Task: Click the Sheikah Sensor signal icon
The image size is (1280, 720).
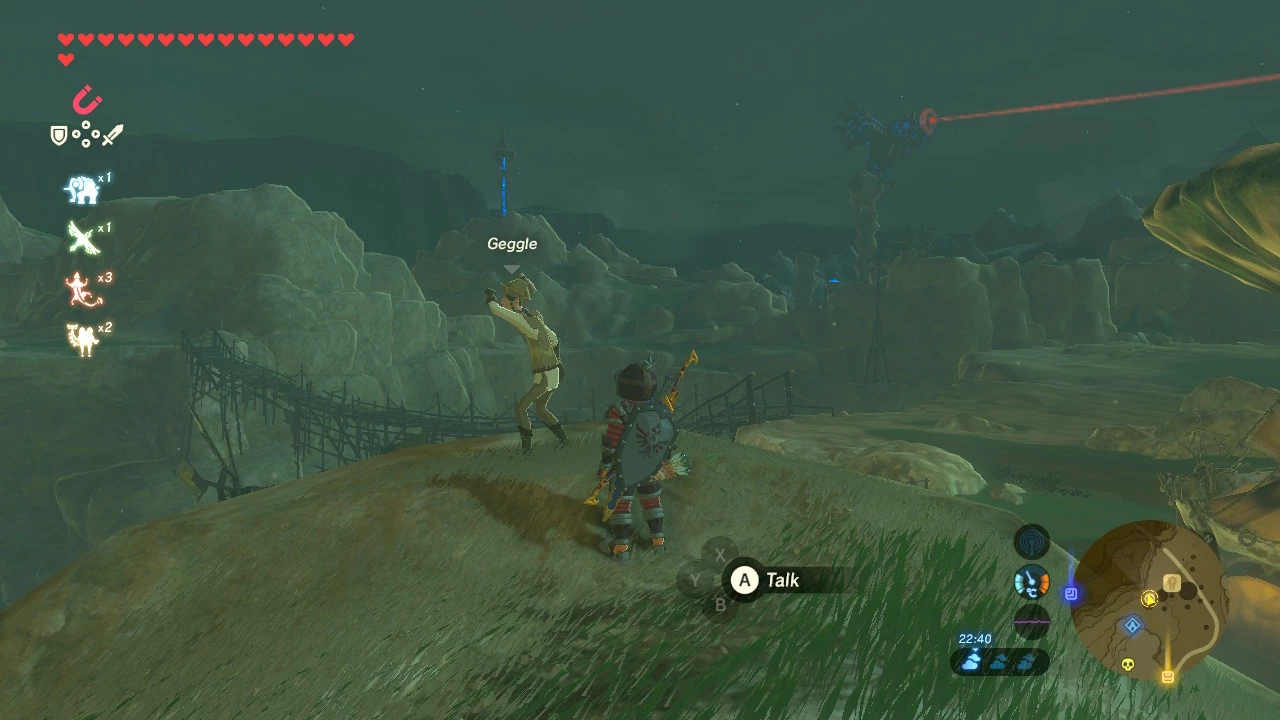Action: click(x=1032, y=542)
